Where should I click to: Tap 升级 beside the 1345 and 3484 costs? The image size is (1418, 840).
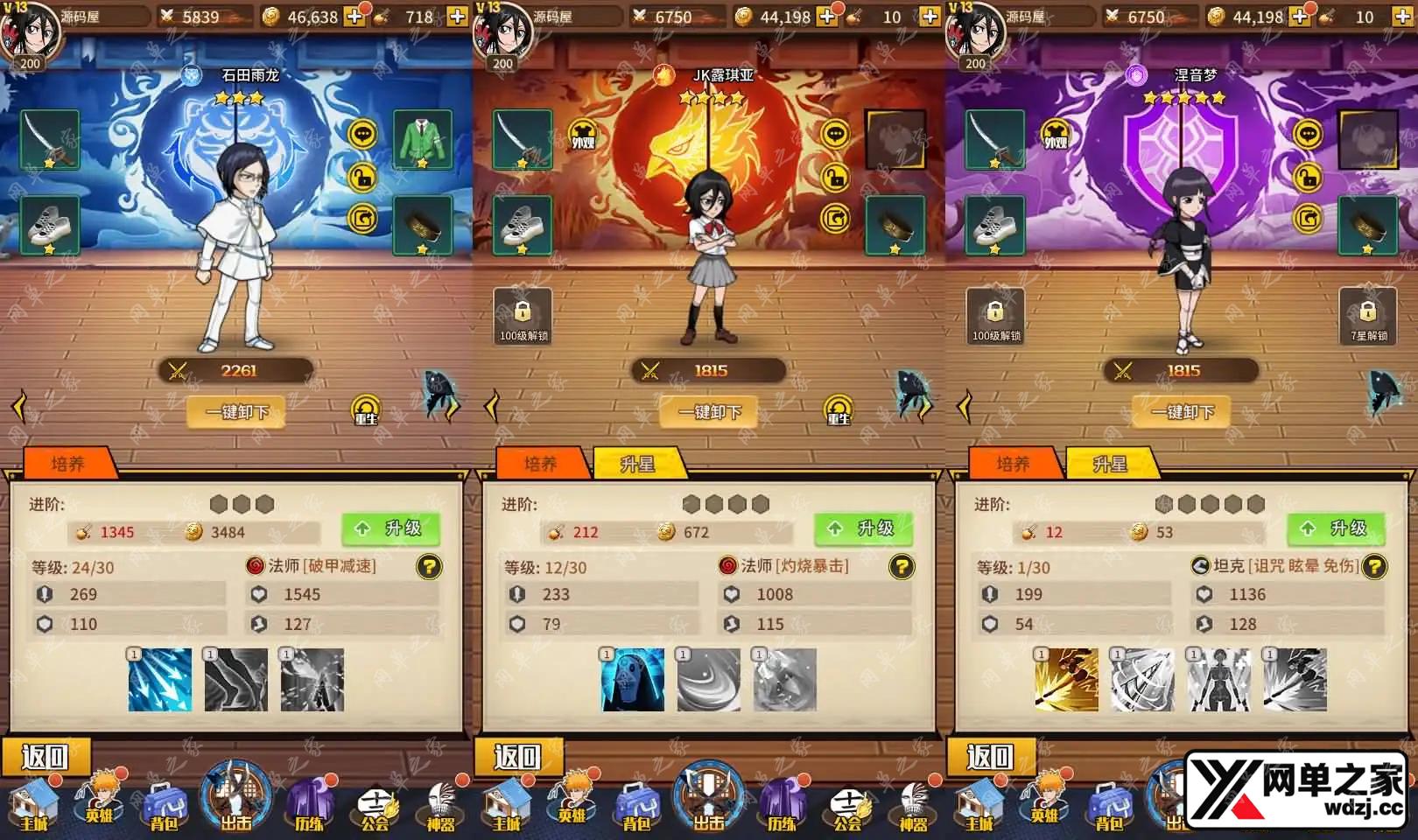[390, 528]
